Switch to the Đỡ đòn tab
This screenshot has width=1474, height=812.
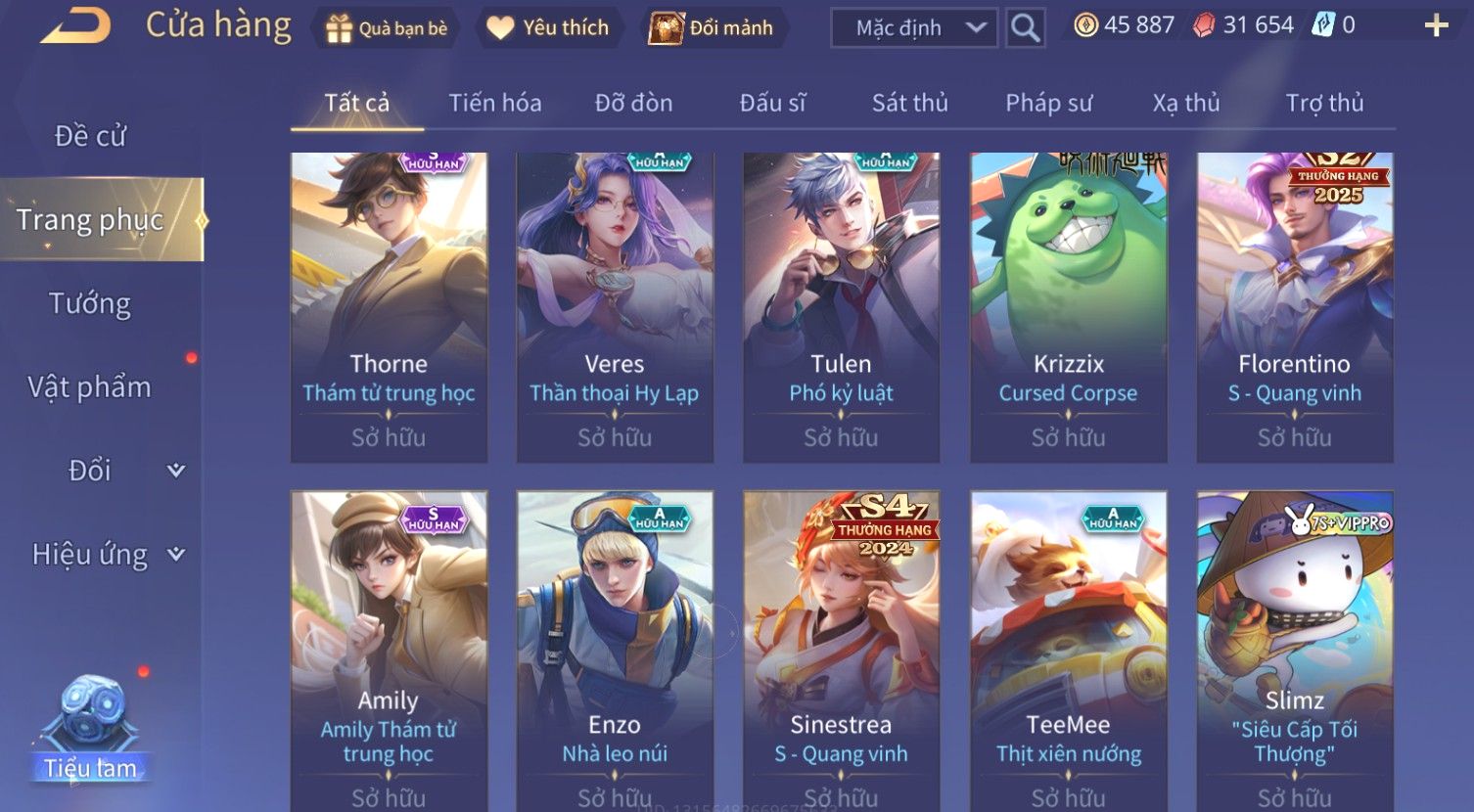(x=633, y=103)
